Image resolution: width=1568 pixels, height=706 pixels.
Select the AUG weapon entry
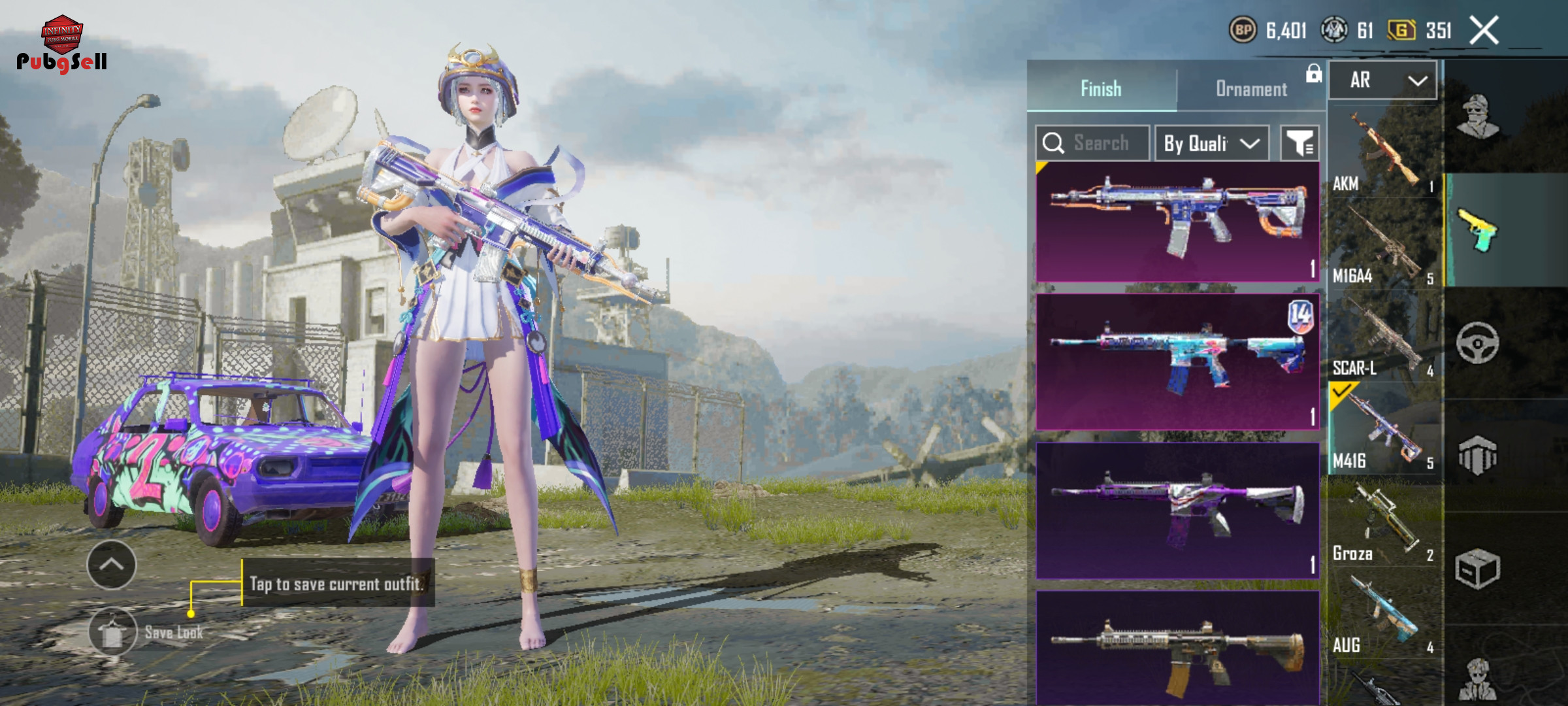point(1384,614)
